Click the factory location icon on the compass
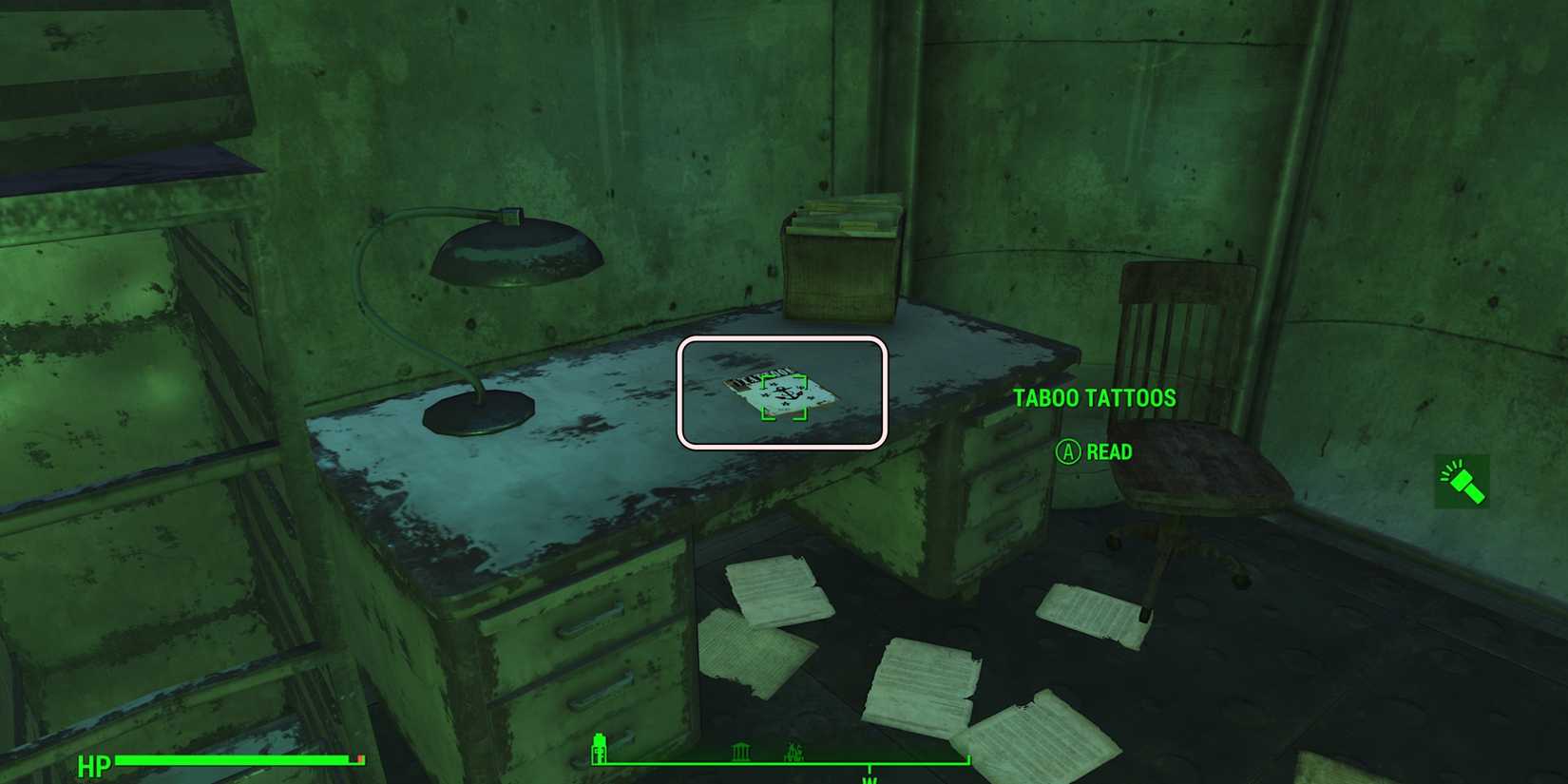1568x784 pixels. click(x=794, y=751)
